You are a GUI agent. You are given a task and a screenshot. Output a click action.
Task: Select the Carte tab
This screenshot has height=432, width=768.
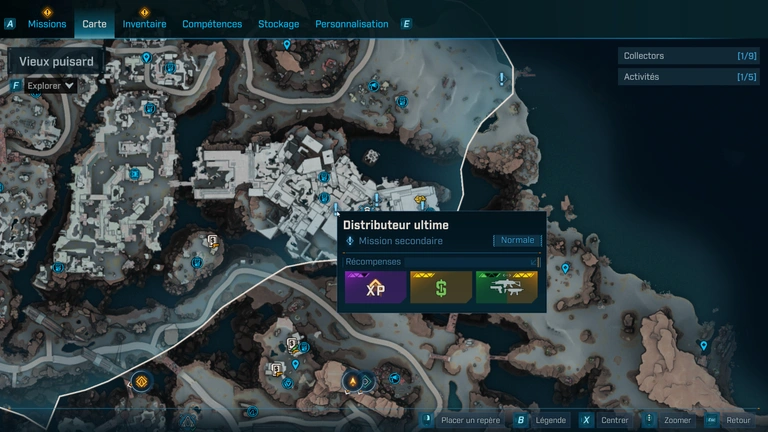tap(94, 23)
